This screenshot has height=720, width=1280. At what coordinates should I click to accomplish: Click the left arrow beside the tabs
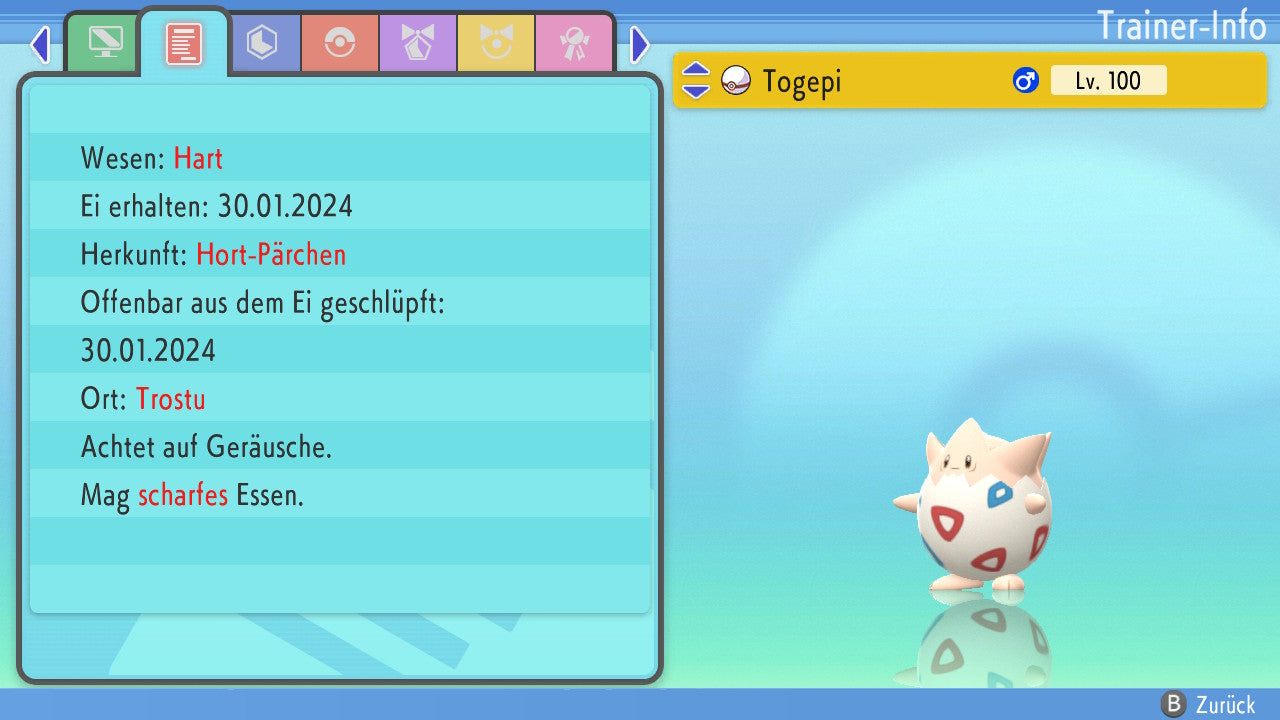(x=40, y=44)
